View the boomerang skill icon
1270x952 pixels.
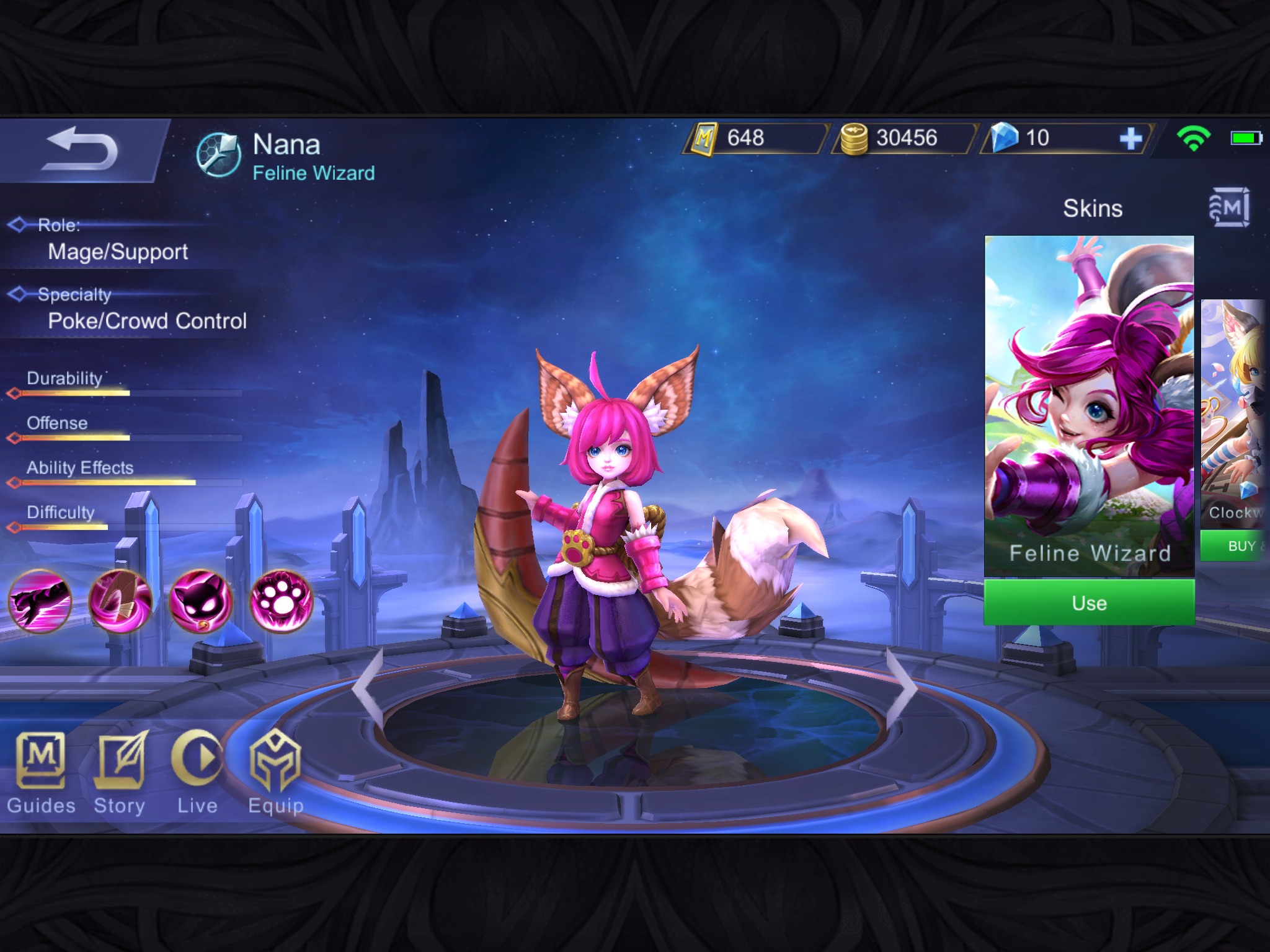point(120,601)
